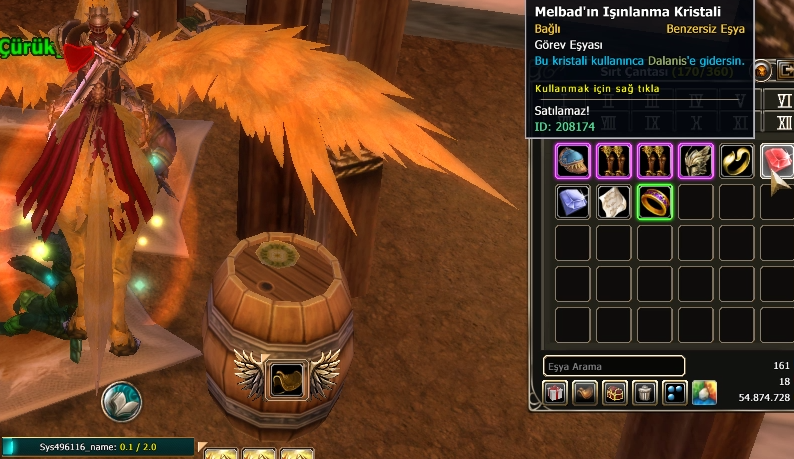
Task: Switch to bag tab VI
Action: click(784, 101)
